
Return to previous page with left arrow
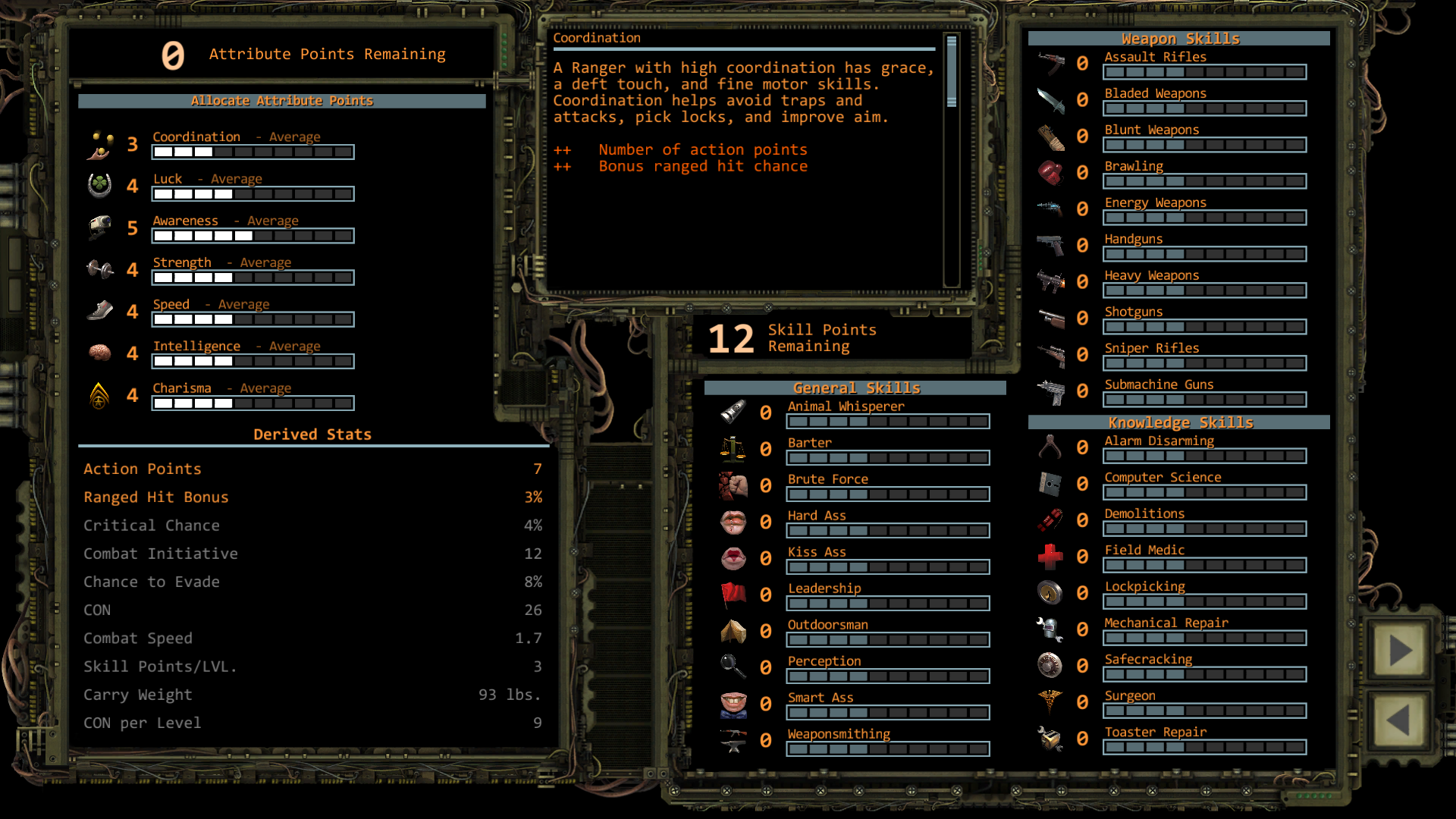1399,720
